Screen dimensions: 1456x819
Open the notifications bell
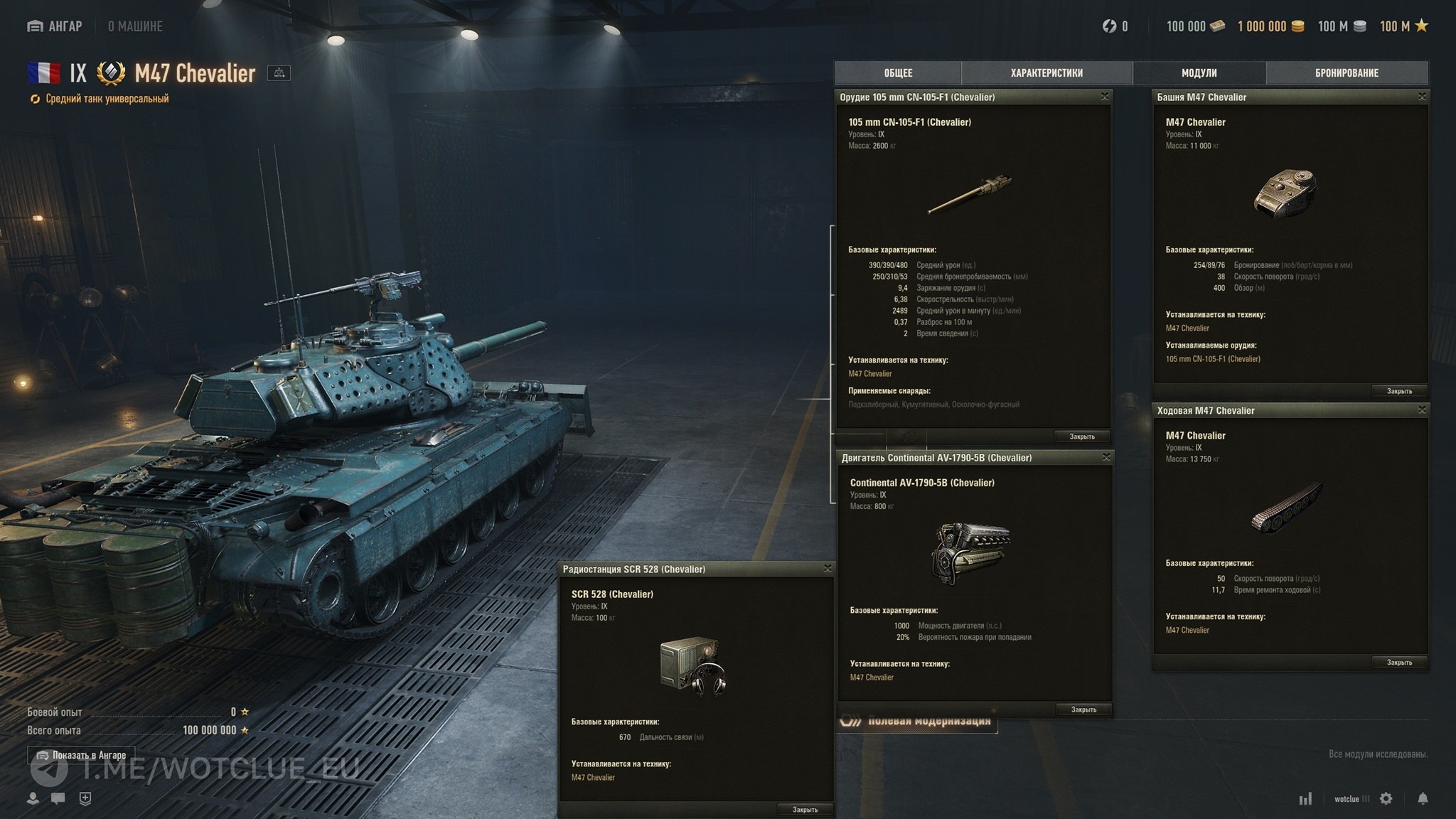click(x=1423, y=798)
